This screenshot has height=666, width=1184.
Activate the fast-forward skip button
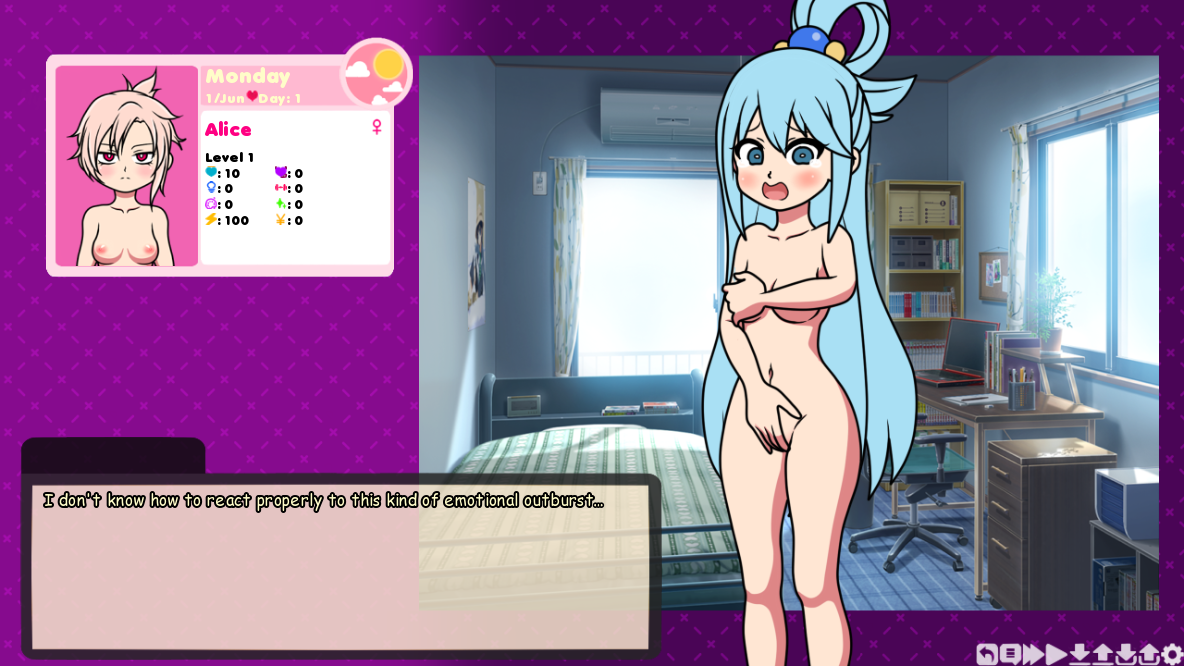click(x=1033, y=654)
